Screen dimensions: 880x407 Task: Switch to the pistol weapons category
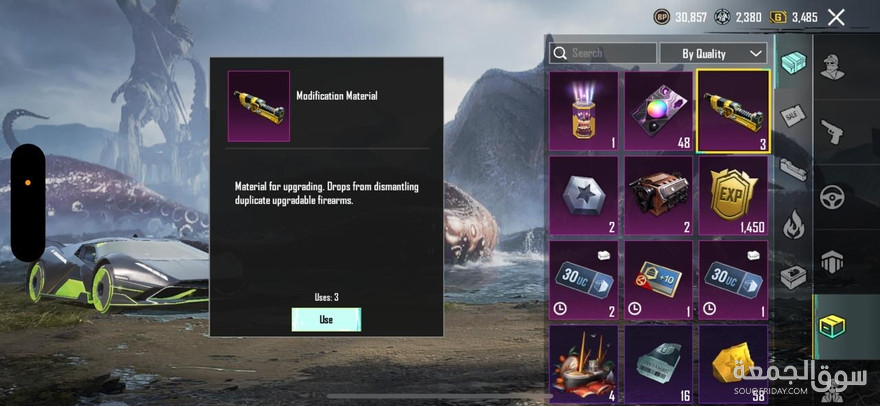tap(831, 132)
